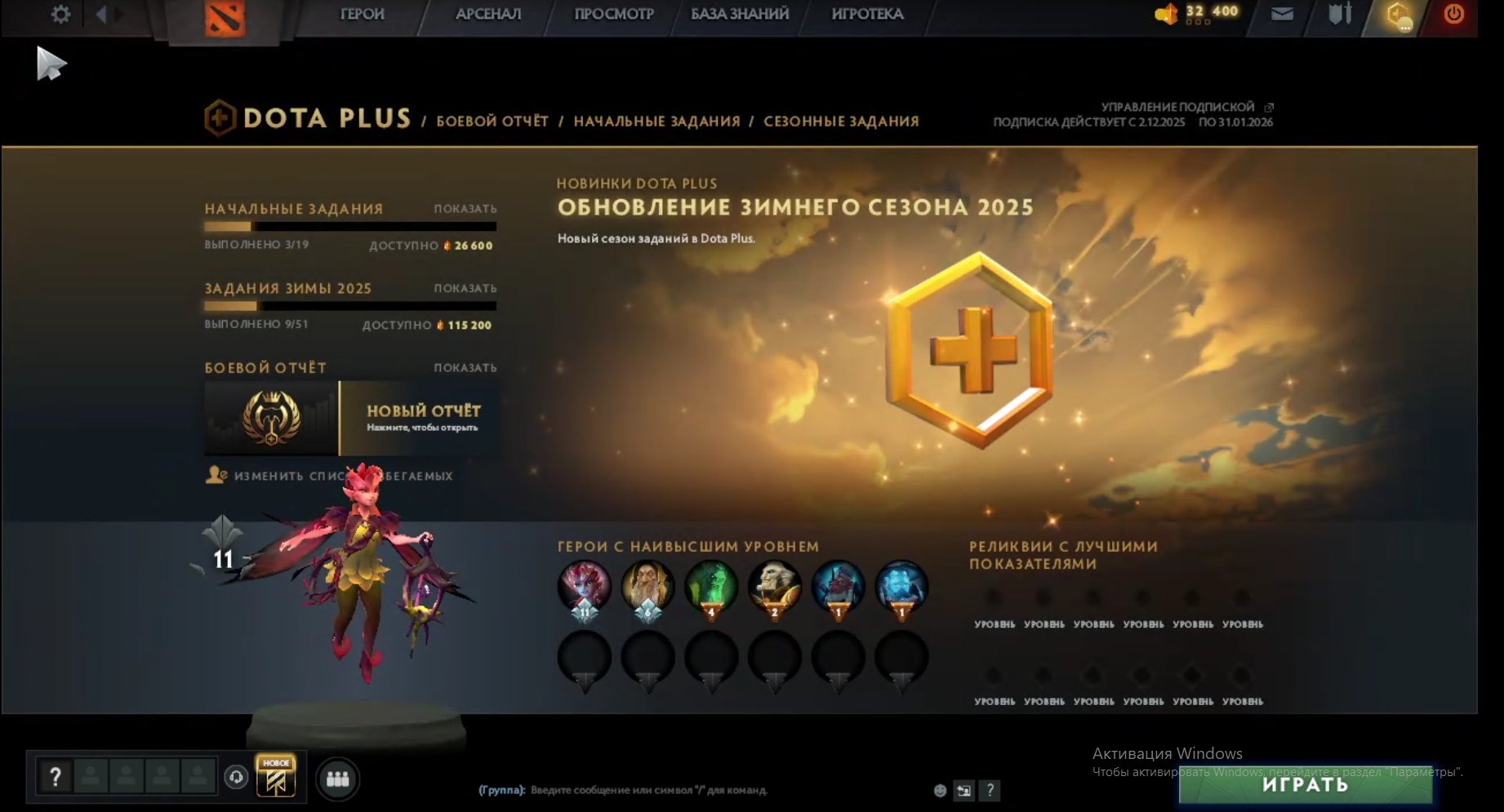Viewport: 1504px width, 812px height.
Task: Click the winter quests progress bar
Action: tap(350, 305)
